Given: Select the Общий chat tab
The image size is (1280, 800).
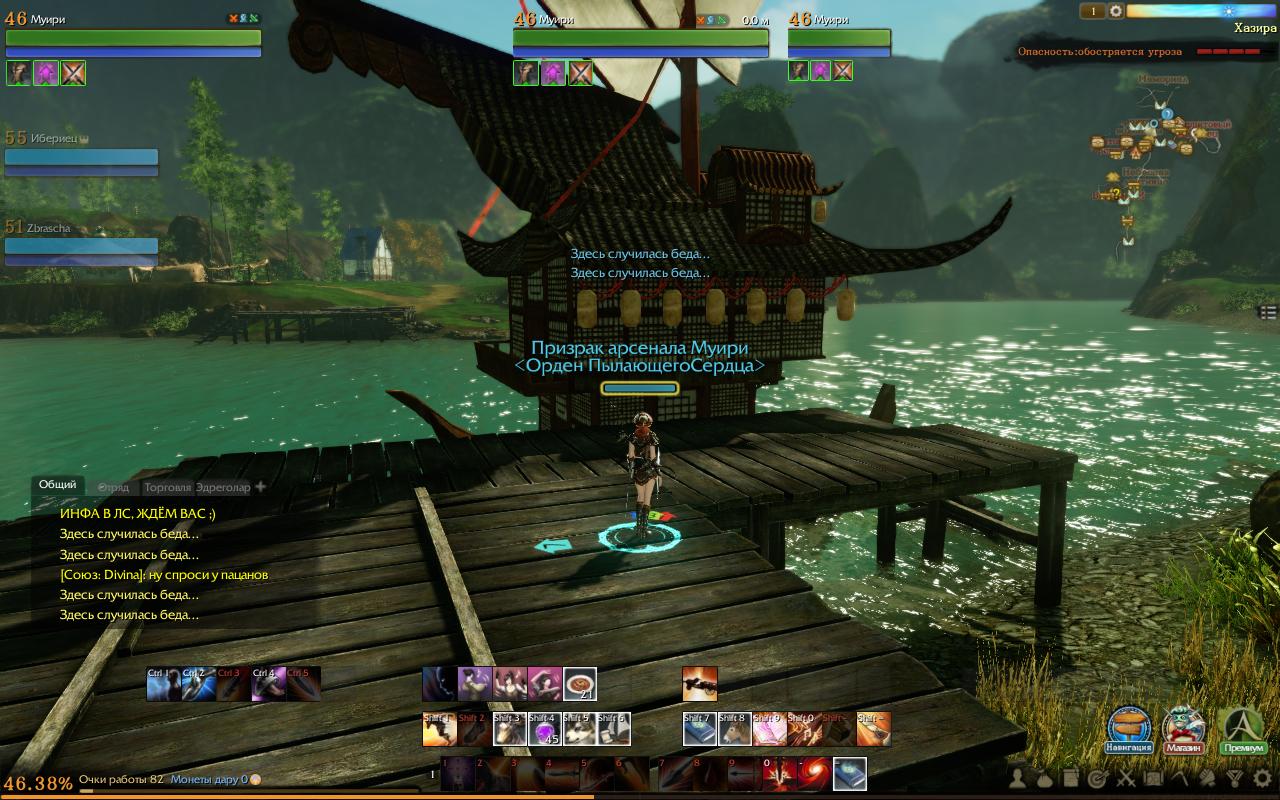Looking at the screenshot, I should [x=57, y=484].
